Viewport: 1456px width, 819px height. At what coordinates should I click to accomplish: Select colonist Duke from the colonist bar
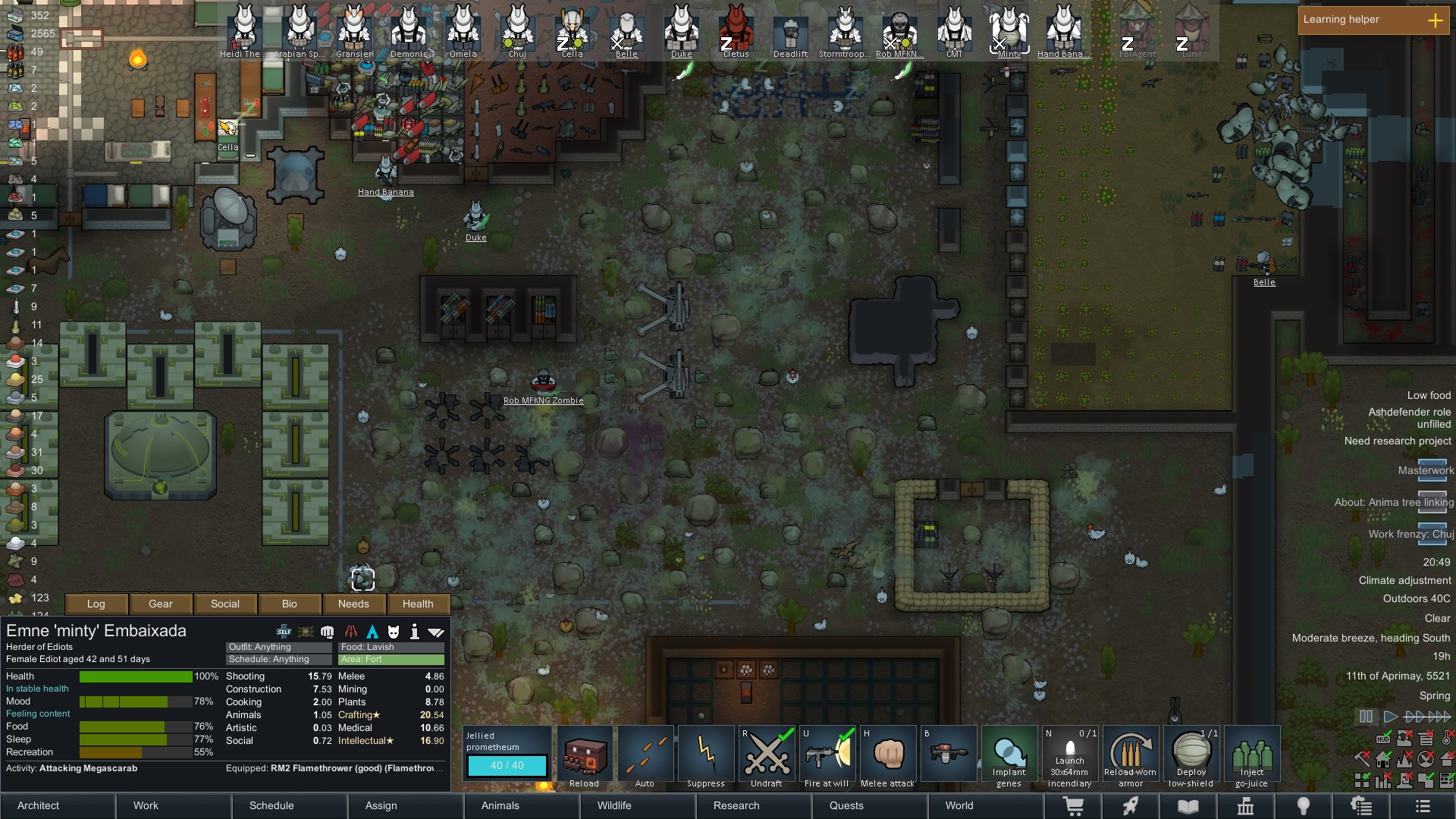tap(681, 32)
